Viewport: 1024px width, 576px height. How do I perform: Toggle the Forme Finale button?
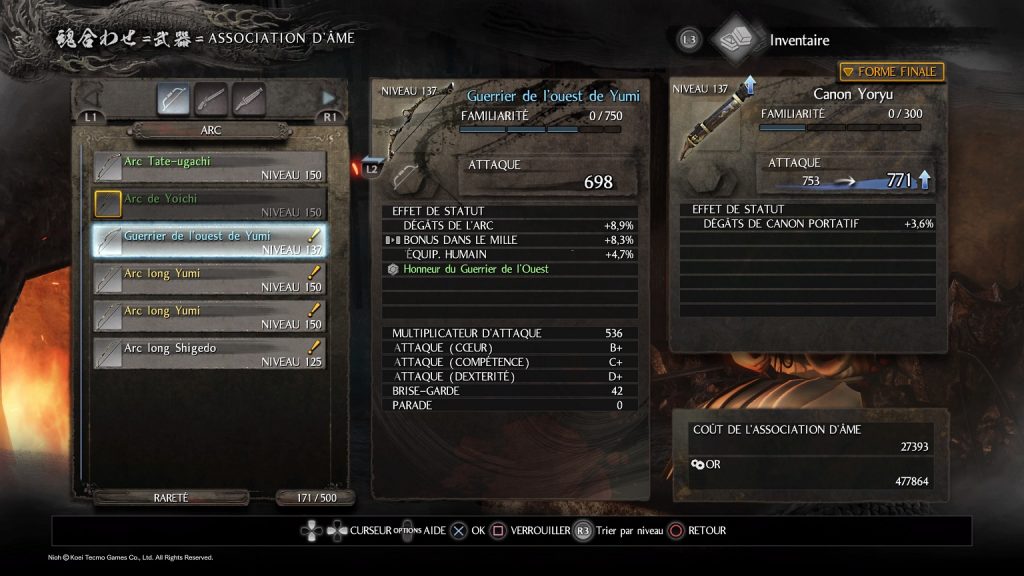891,72
